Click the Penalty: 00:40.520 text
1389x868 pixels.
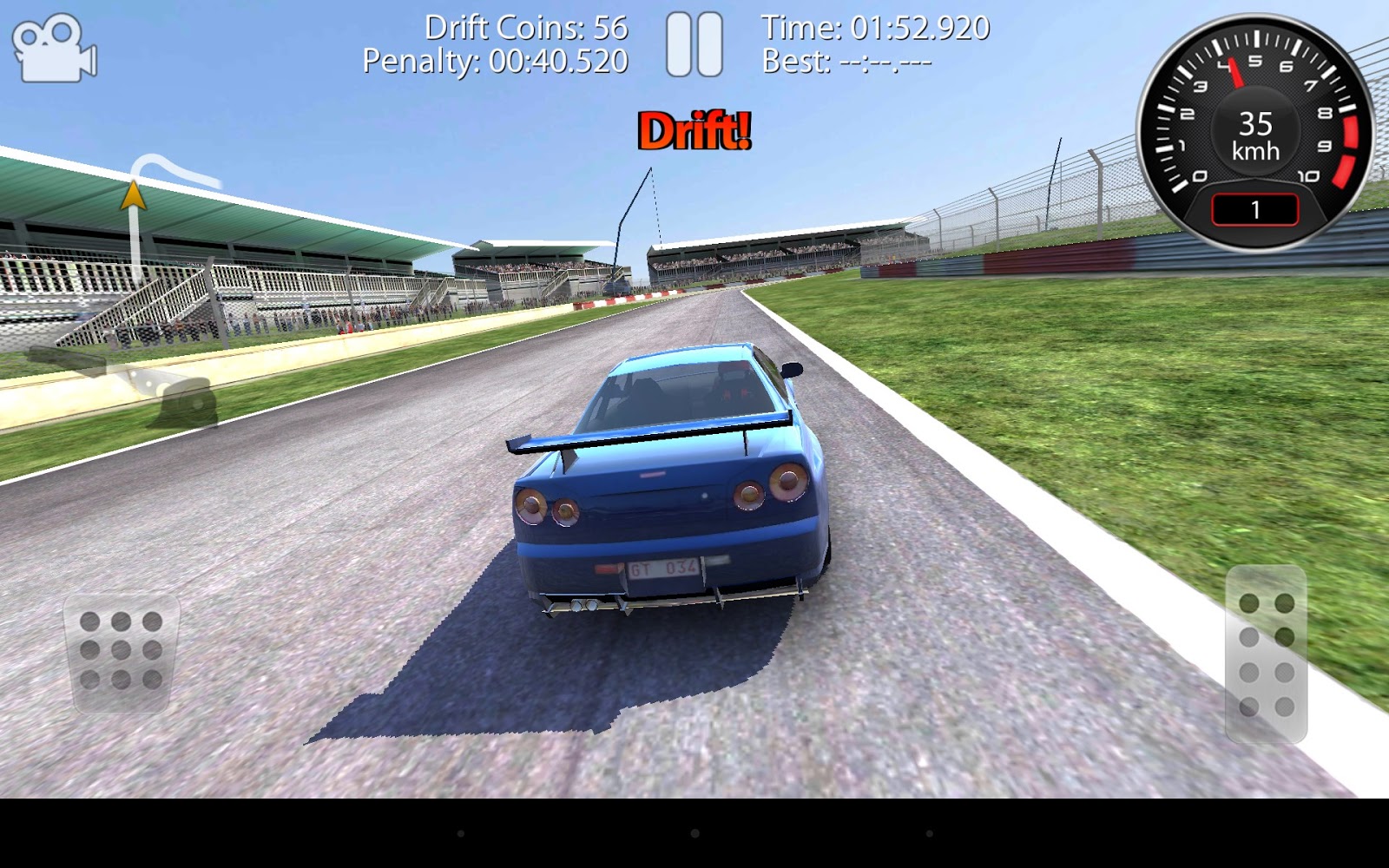coord(497,62)
